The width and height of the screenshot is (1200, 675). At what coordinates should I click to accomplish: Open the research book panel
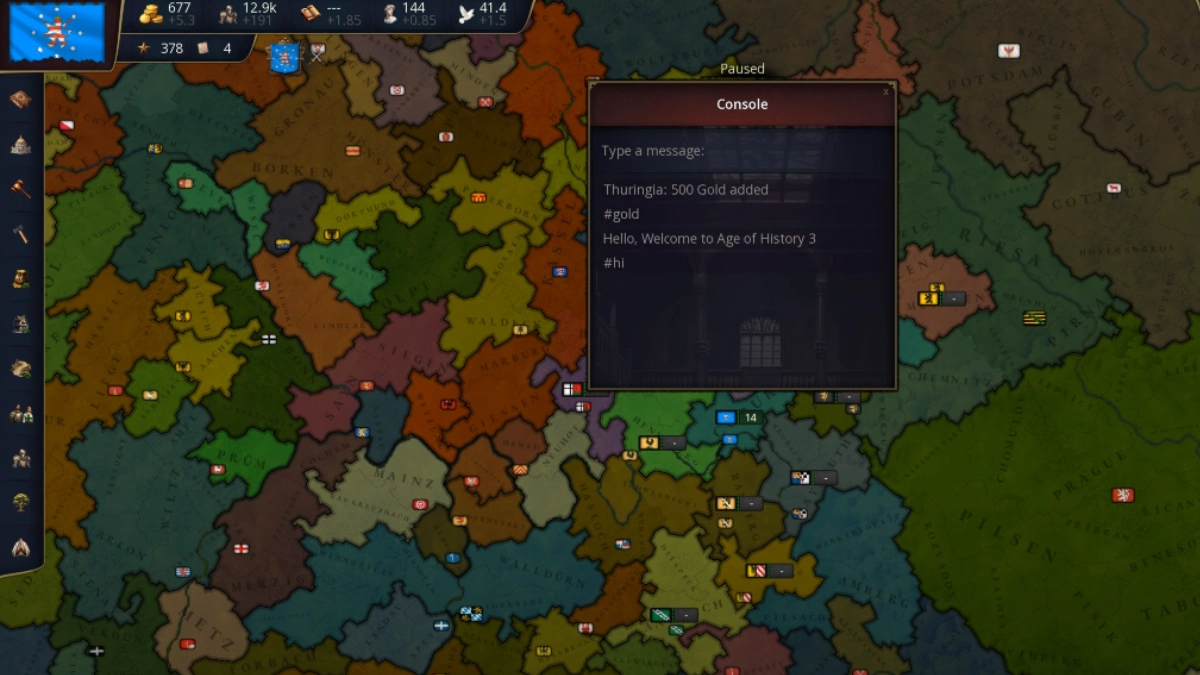click(x=310, y=14)
